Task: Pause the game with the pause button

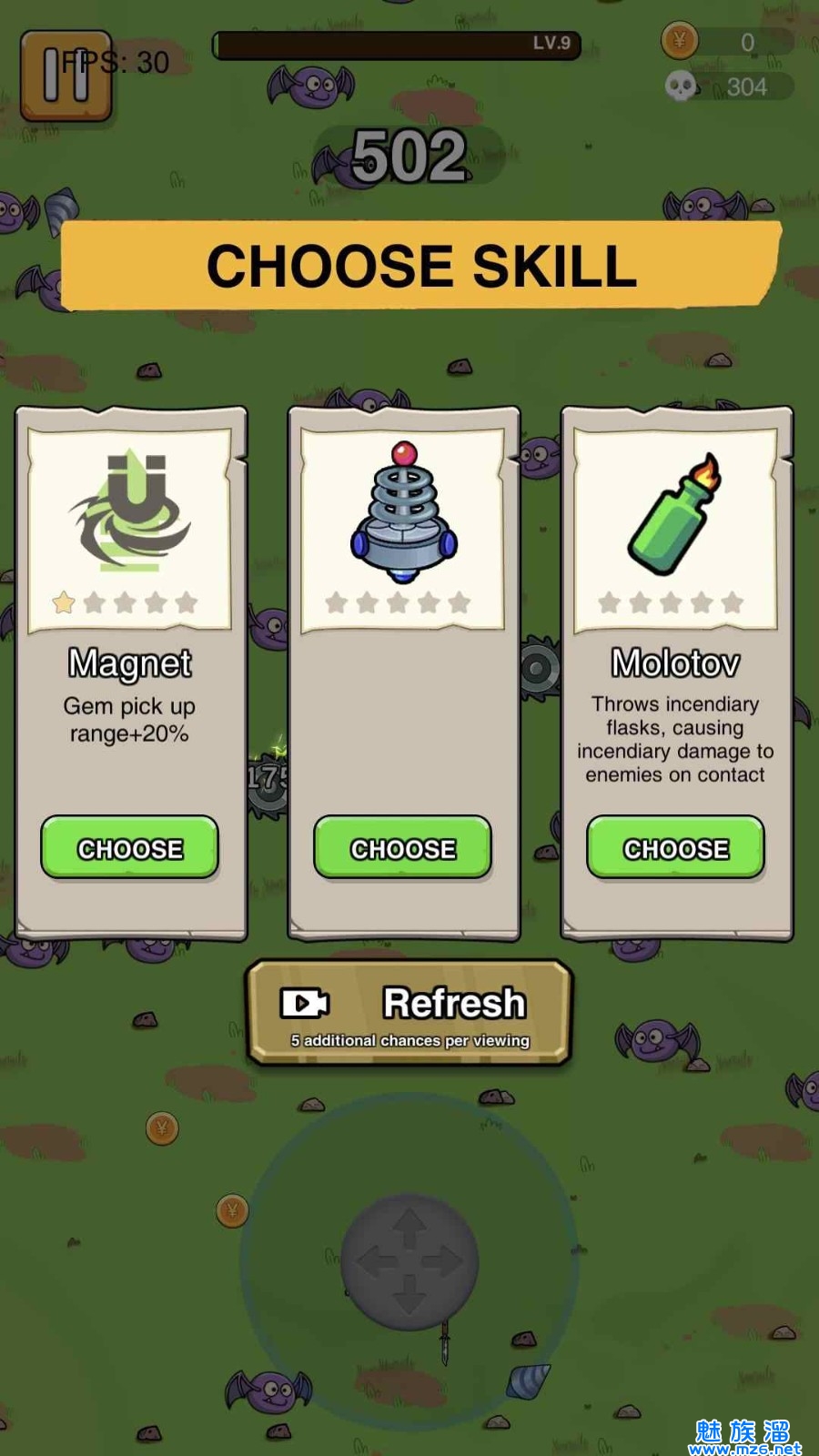Action: point(66,76)
